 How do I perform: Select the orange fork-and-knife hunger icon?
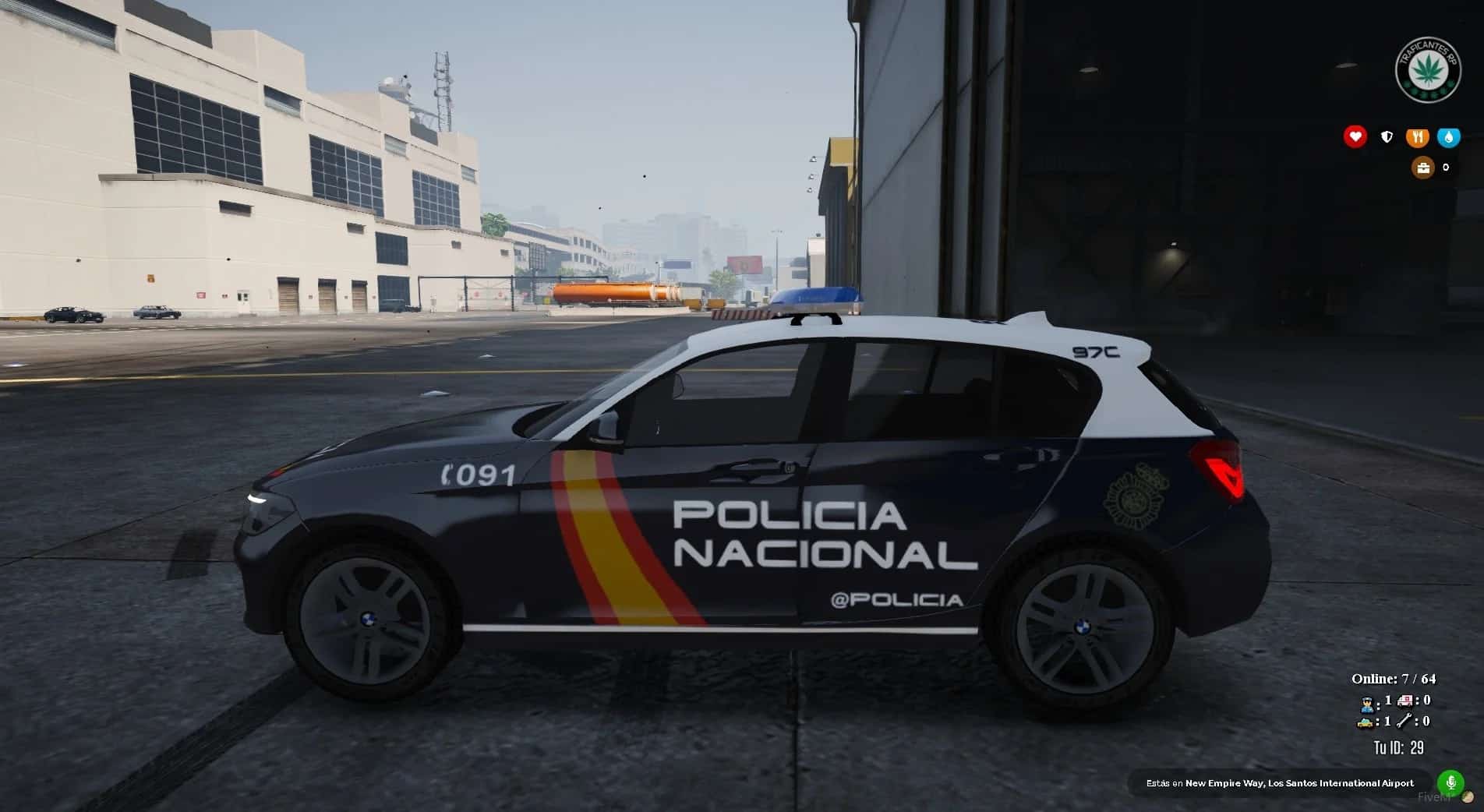[x=1417, y=137]
